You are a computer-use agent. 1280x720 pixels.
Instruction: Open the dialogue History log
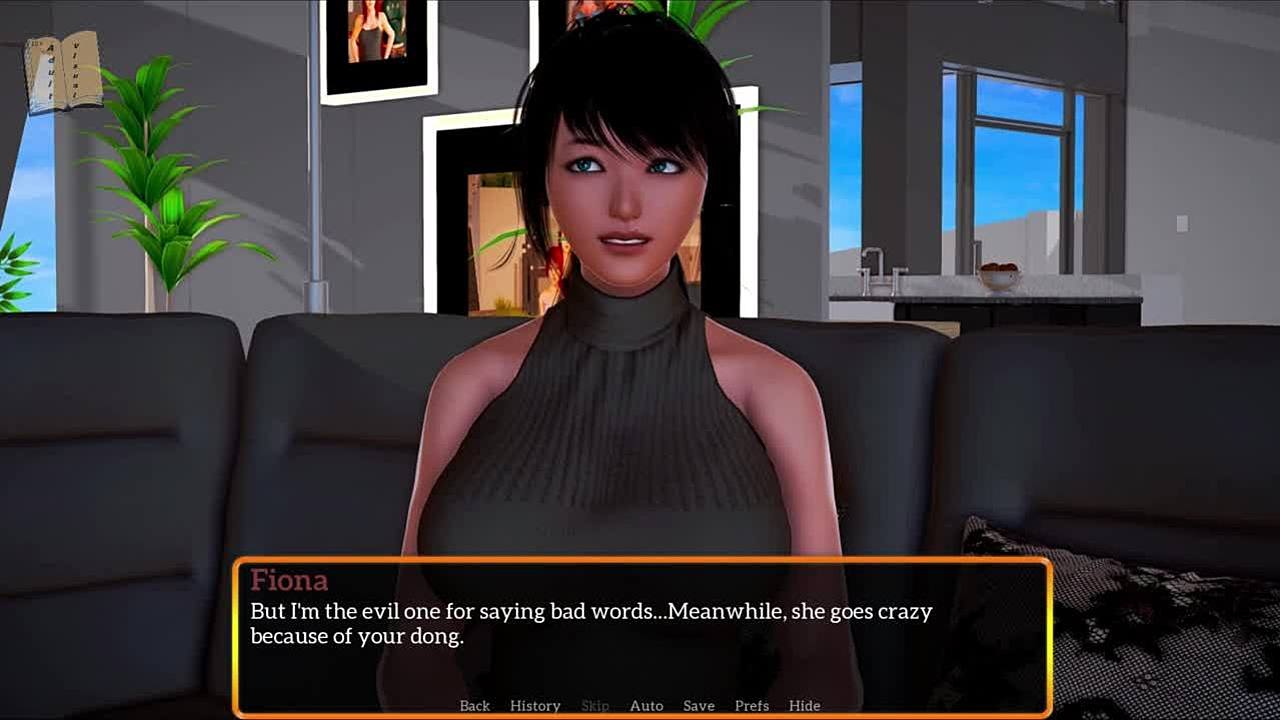click(535, 706)
